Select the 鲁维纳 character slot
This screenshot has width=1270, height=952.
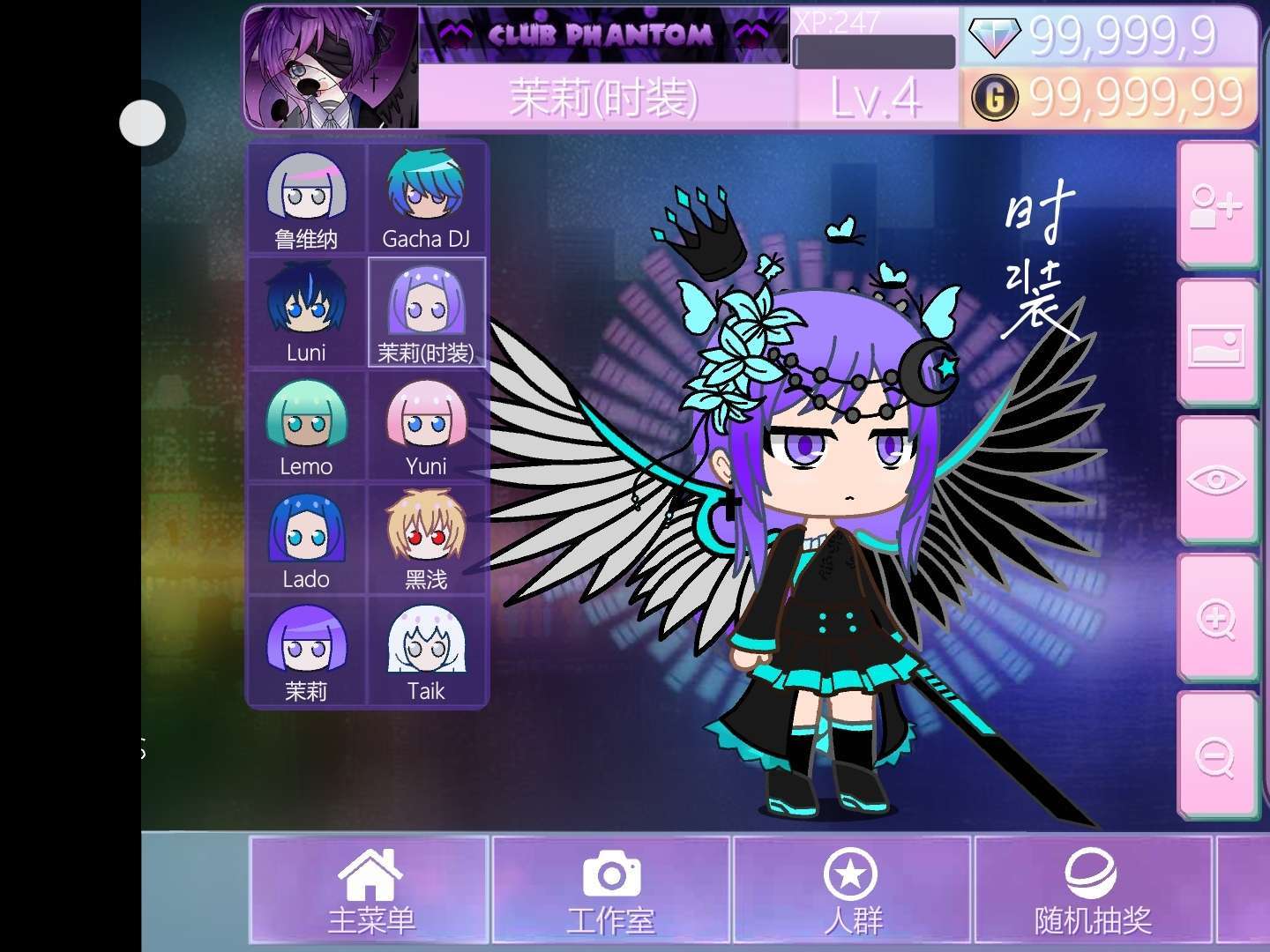pos(306,200)
